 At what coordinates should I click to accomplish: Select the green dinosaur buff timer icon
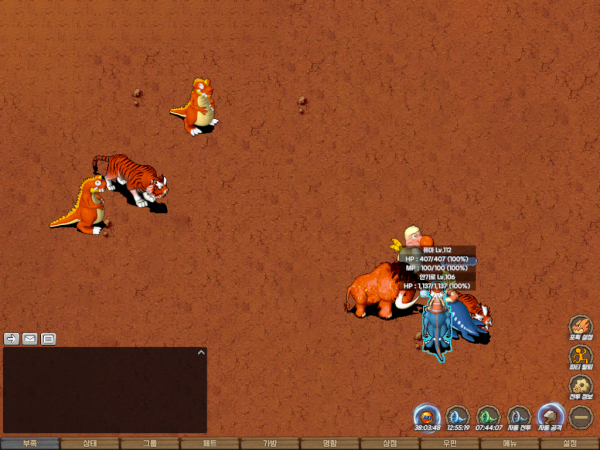(488, 415)
